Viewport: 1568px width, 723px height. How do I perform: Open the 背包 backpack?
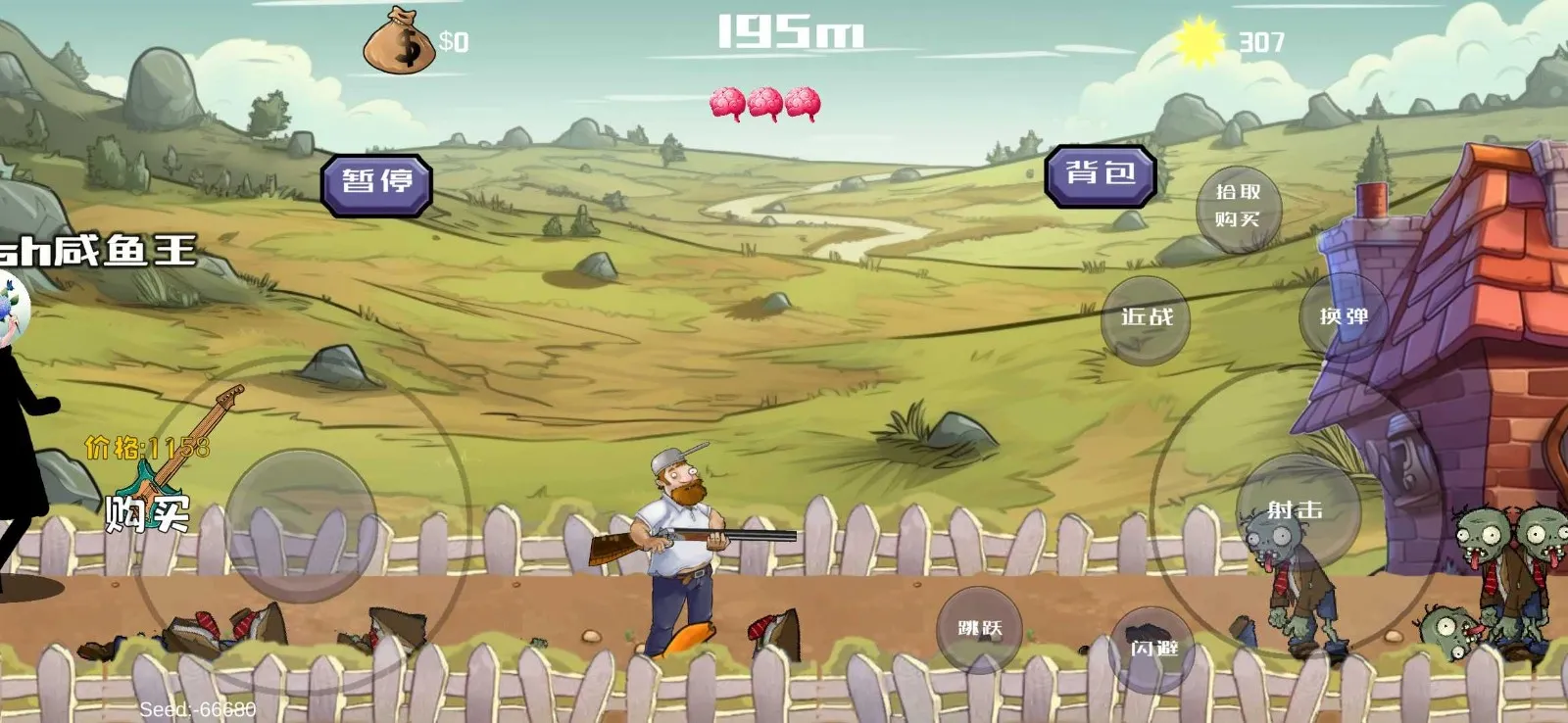[x=1100, y=175]
